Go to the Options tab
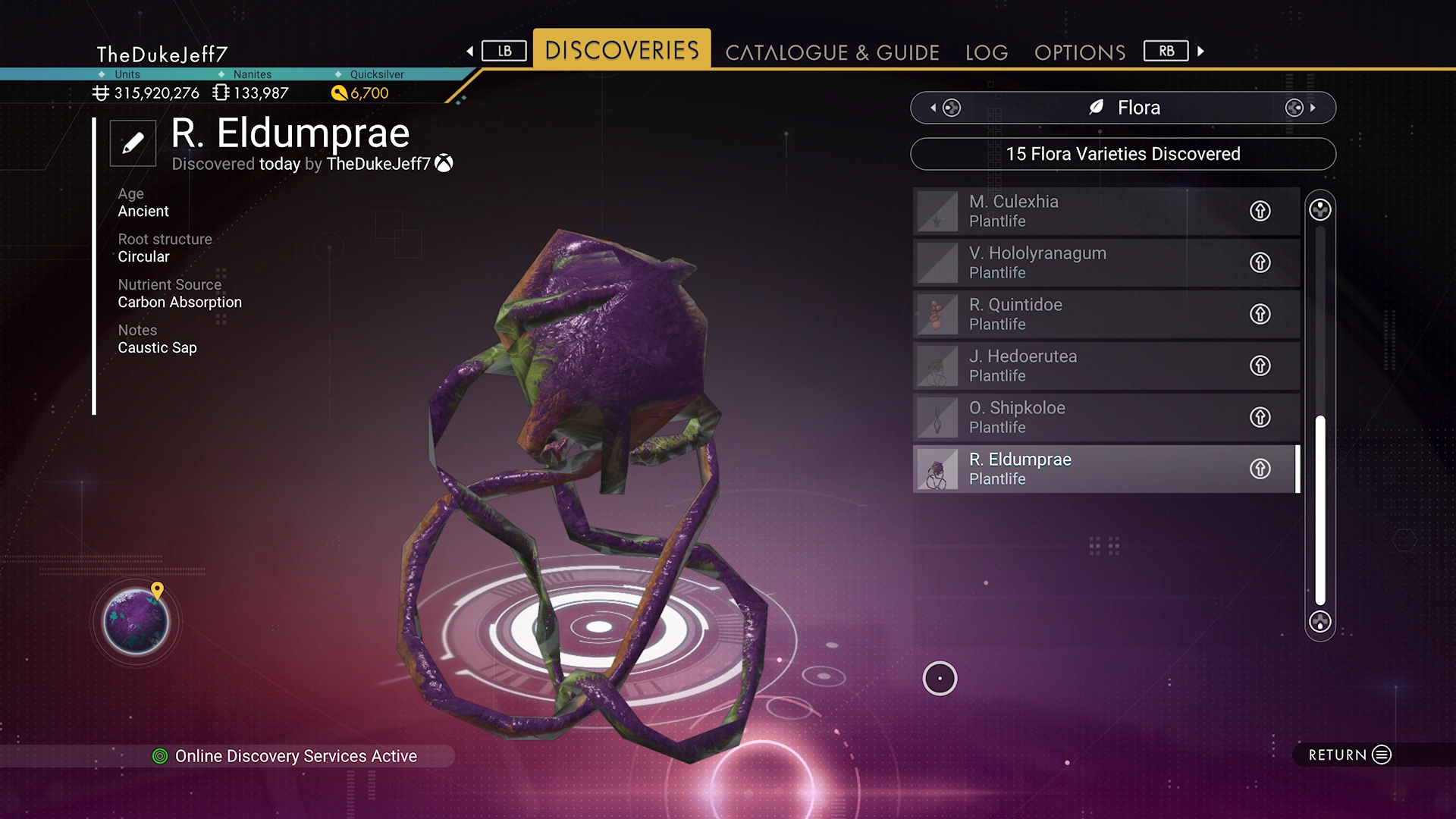1456x819 pixels. 1079,52
